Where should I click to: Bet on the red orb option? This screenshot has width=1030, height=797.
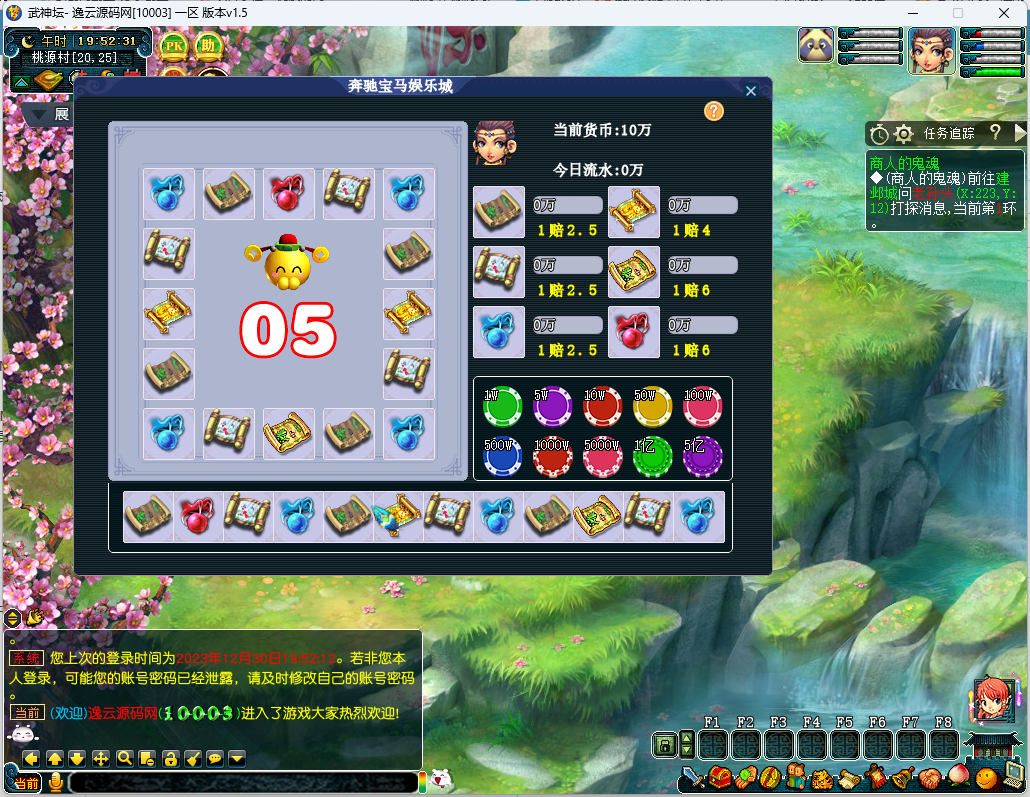pos(634,332)
